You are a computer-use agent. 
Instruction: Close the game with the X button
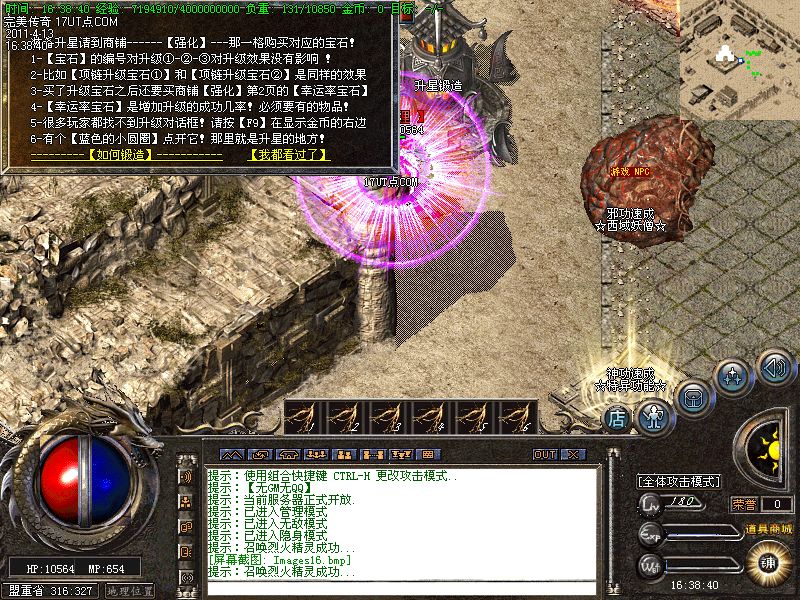[x=572, y=454]
